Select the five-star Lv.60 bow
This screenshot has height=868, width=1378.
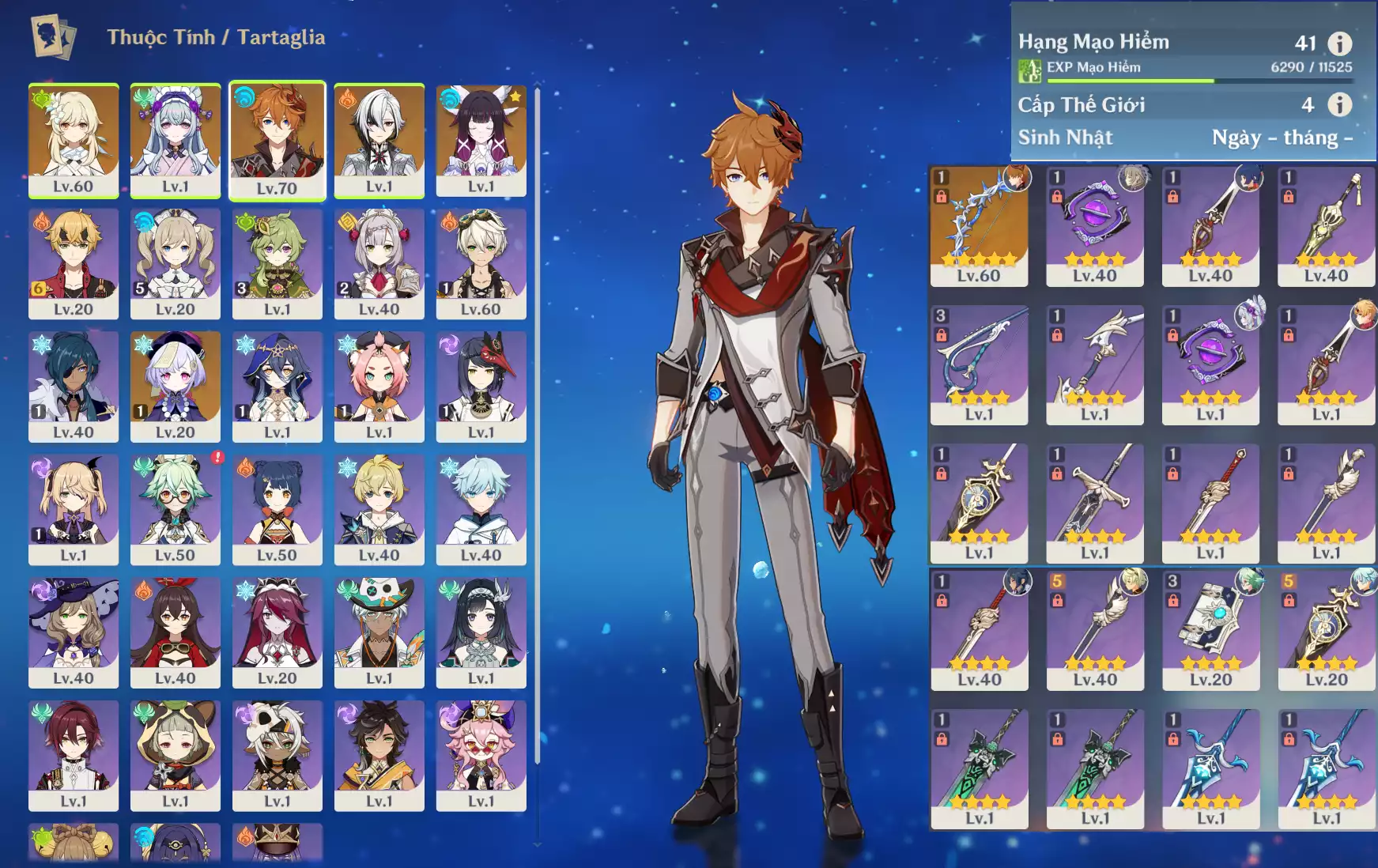[979, 226]
